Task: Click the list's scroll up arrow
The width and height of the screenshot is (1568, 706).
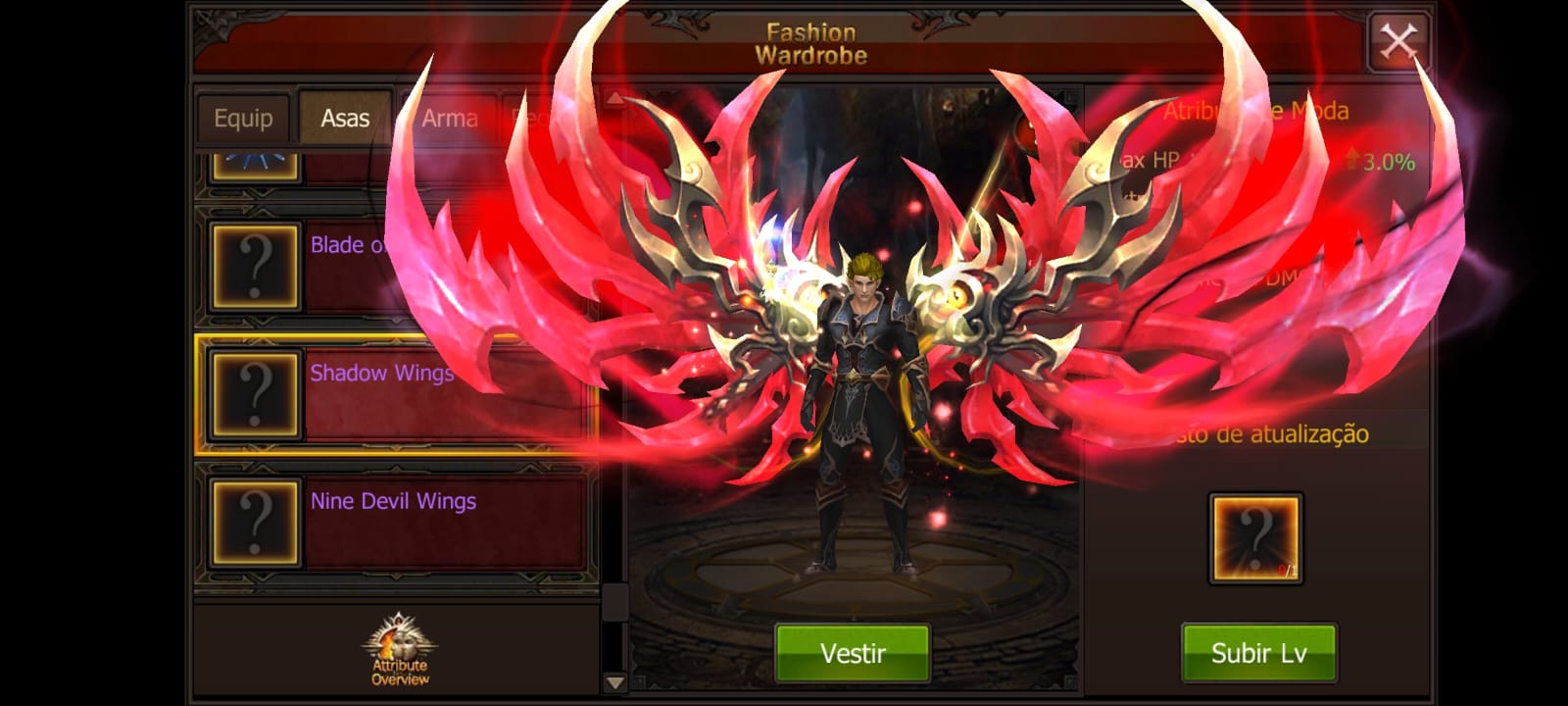Action: pyautogui.click(x=614, y=98)
